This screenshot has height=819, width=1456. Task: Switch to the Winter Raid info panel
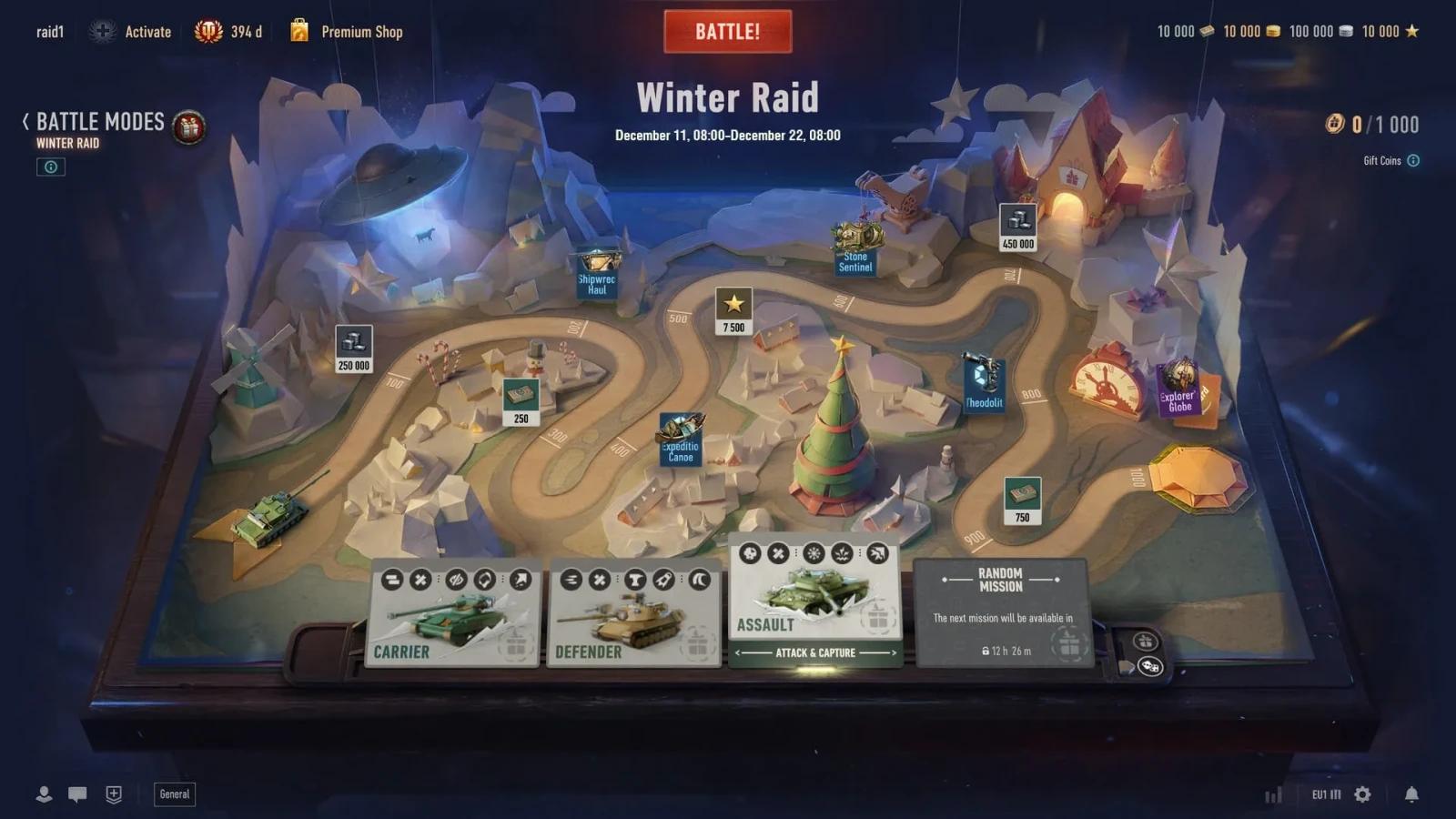pyautogui.click(x=50, y=167)
